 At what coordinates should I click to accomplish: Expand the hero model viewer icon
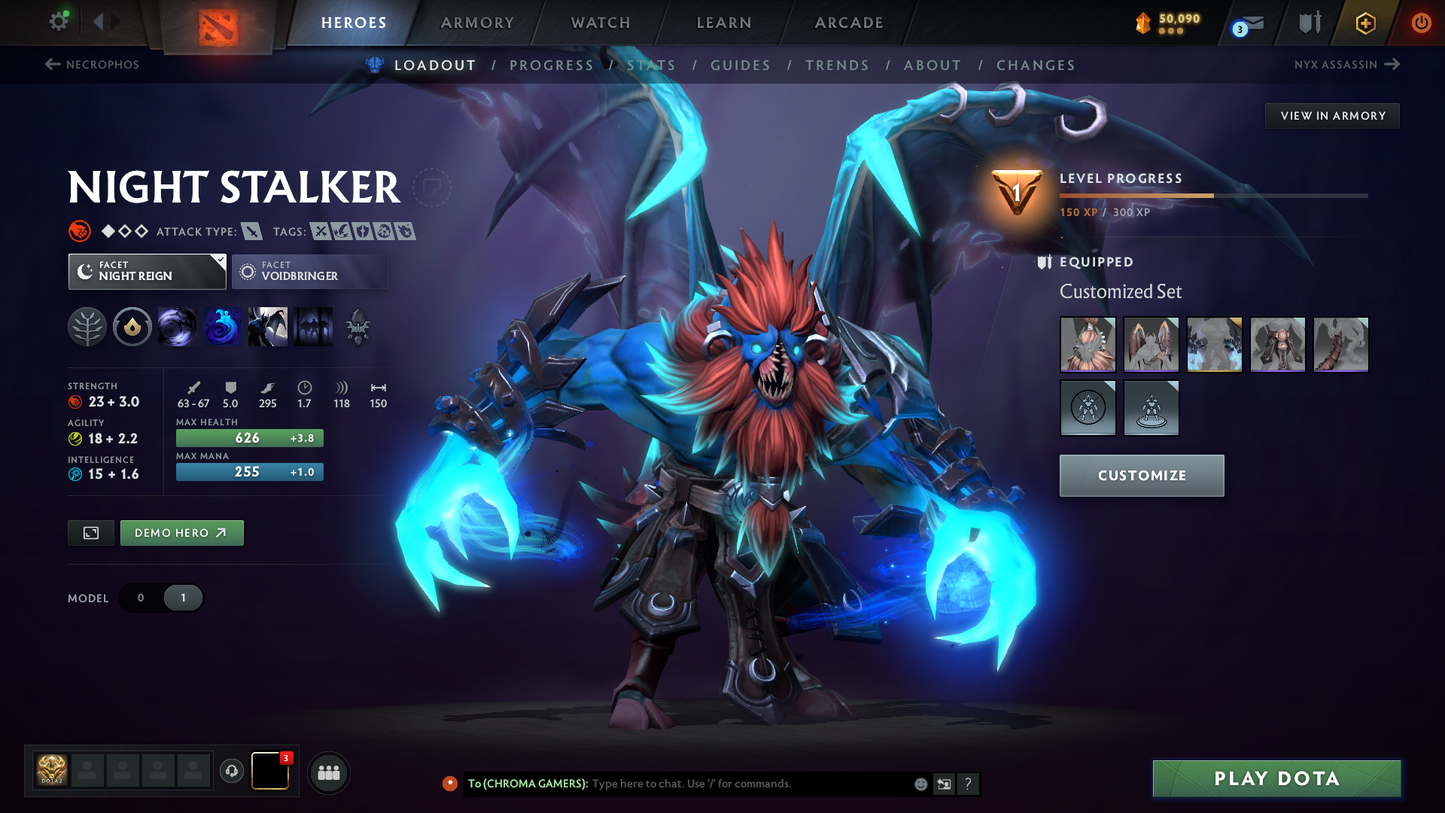[x=90, y=532]
